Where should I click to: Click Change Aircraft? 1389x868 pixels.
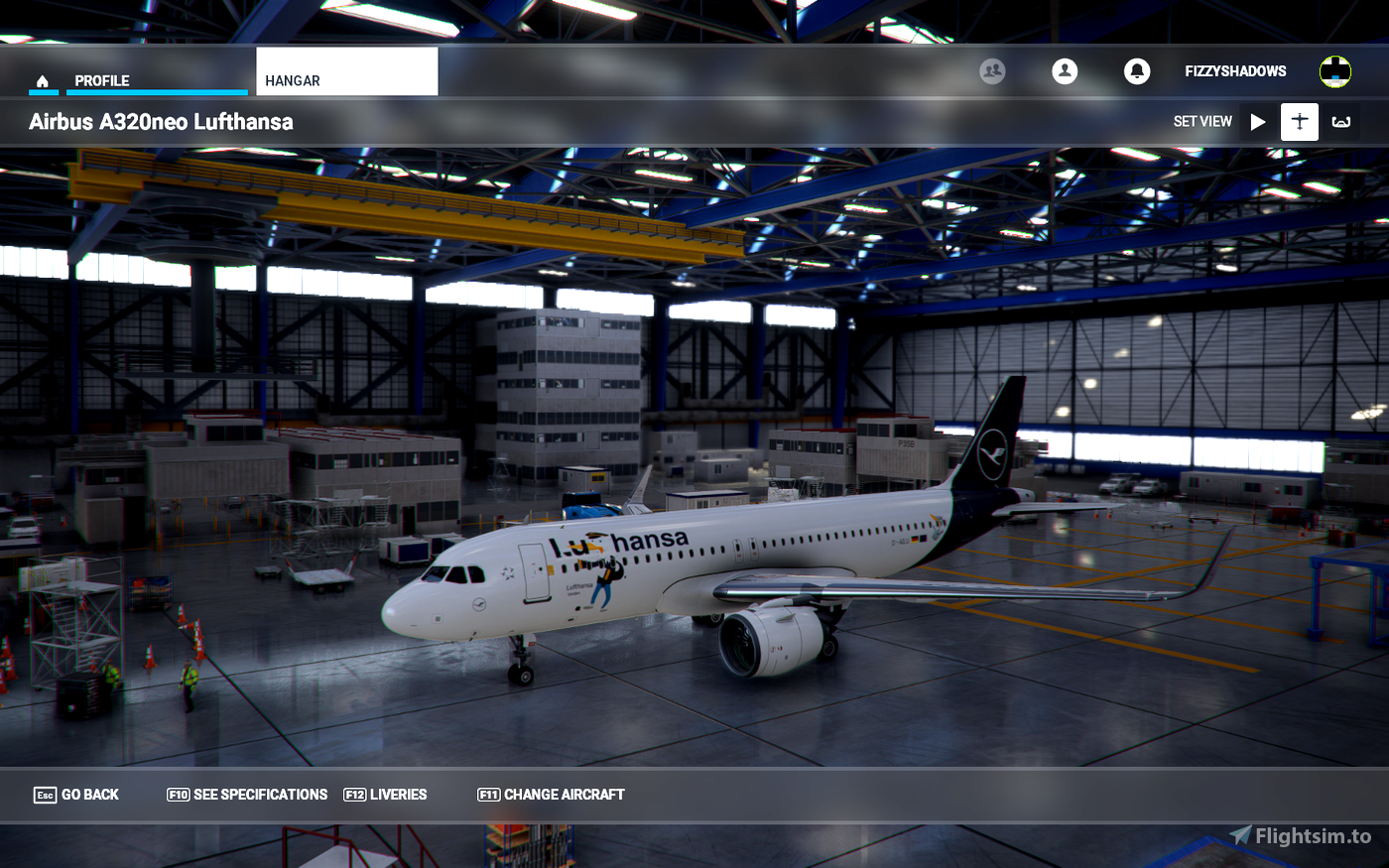[563, 795]
